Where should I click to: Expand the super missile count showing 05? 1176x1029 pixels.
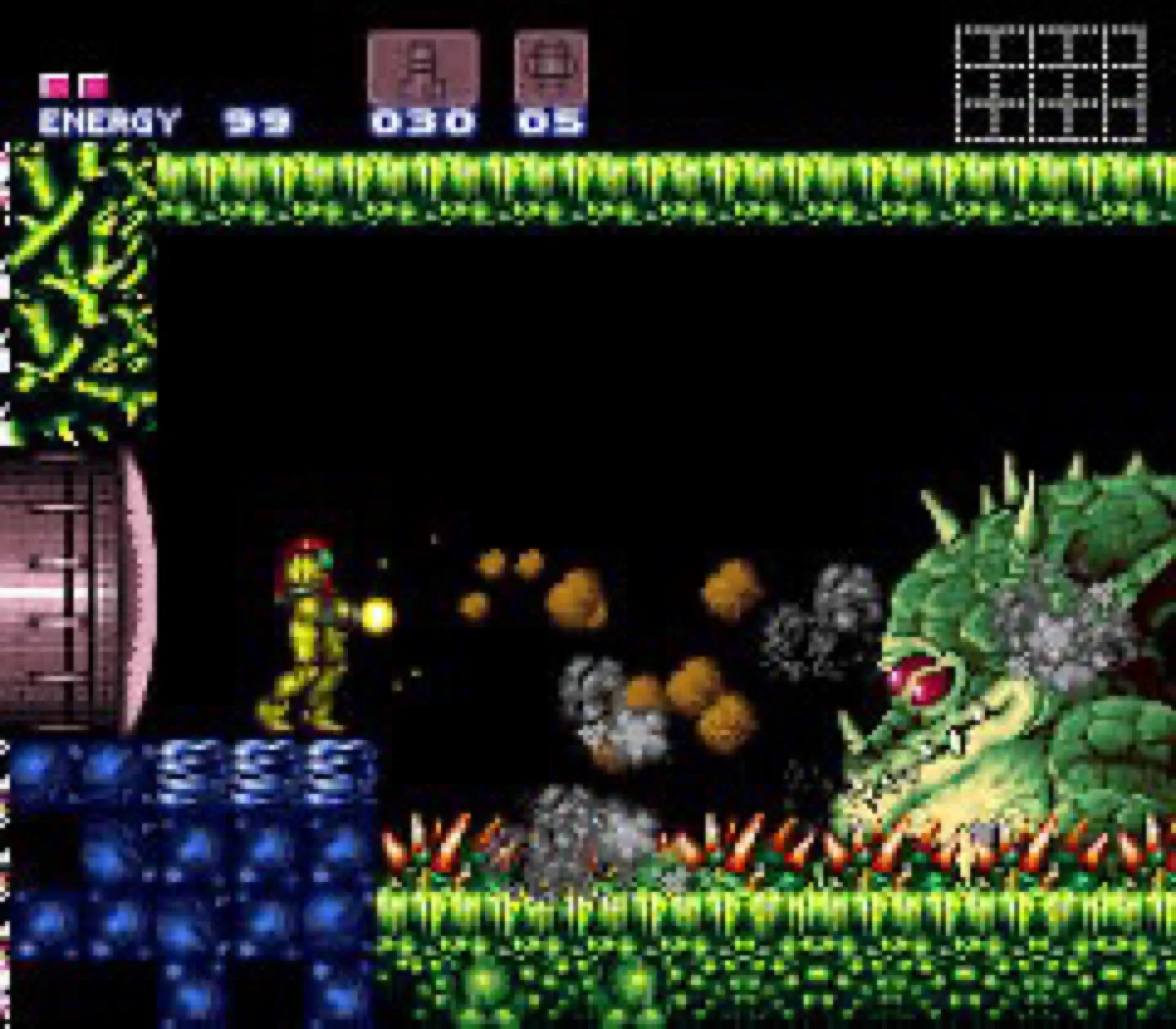pyautogui.click(x=549, y=122)
